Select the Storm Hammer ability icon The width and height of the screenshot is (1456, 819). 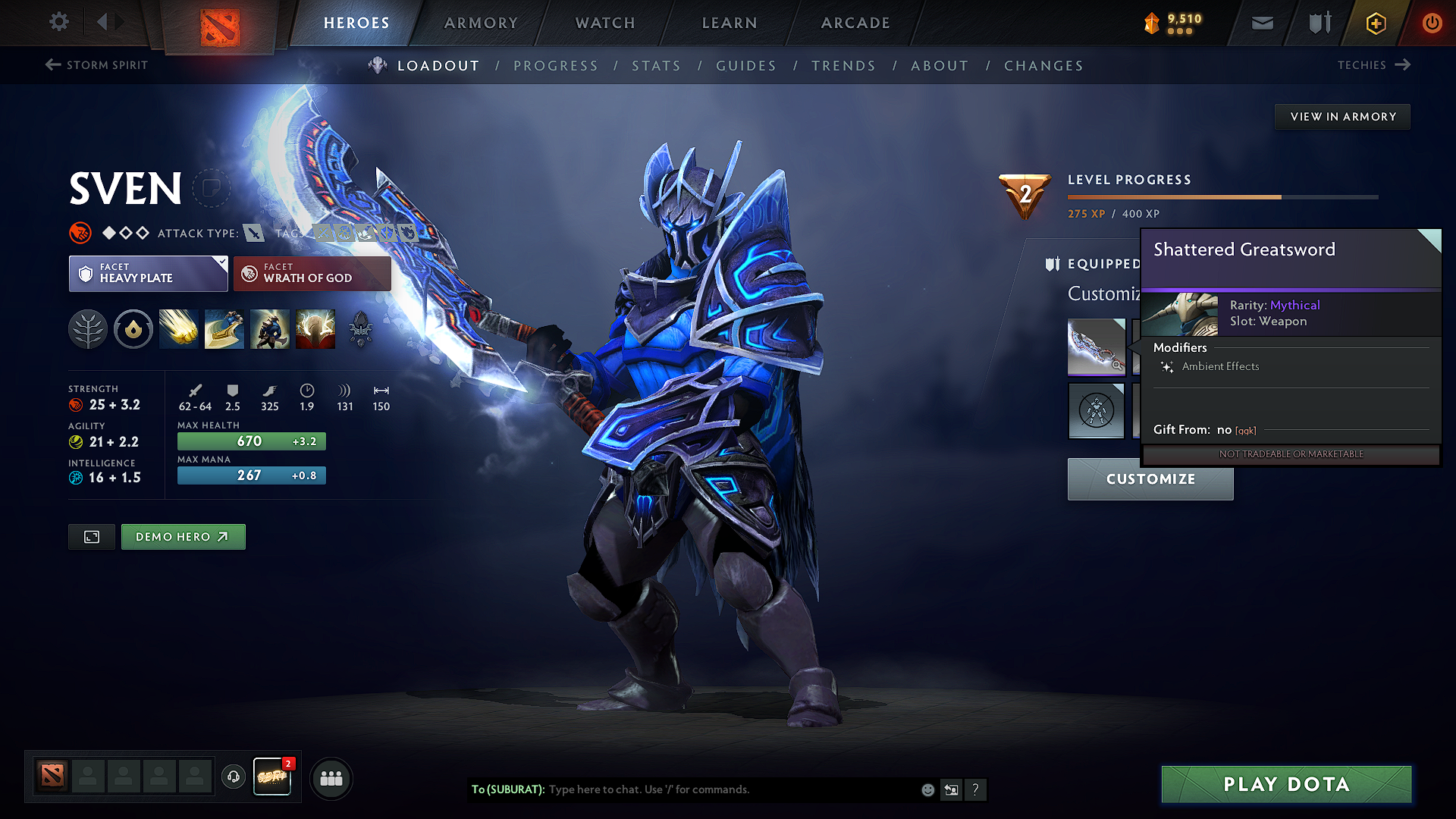click(x=178, y=328)
